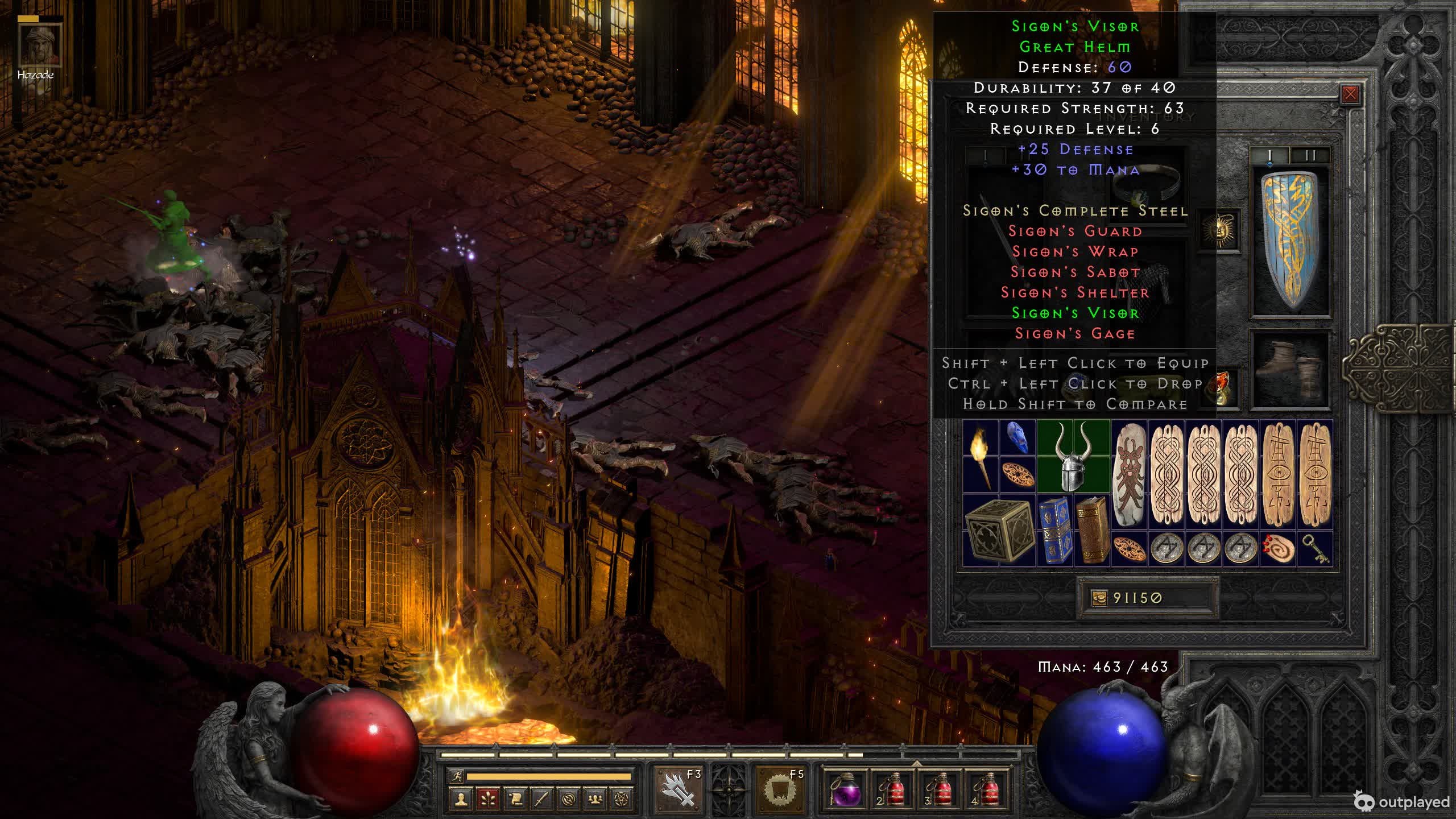Image resolution: width=1456 pixels, height=819 pixels.
Task: Use the purple rejuvenation potion in belt
Action: coord(845,789)
